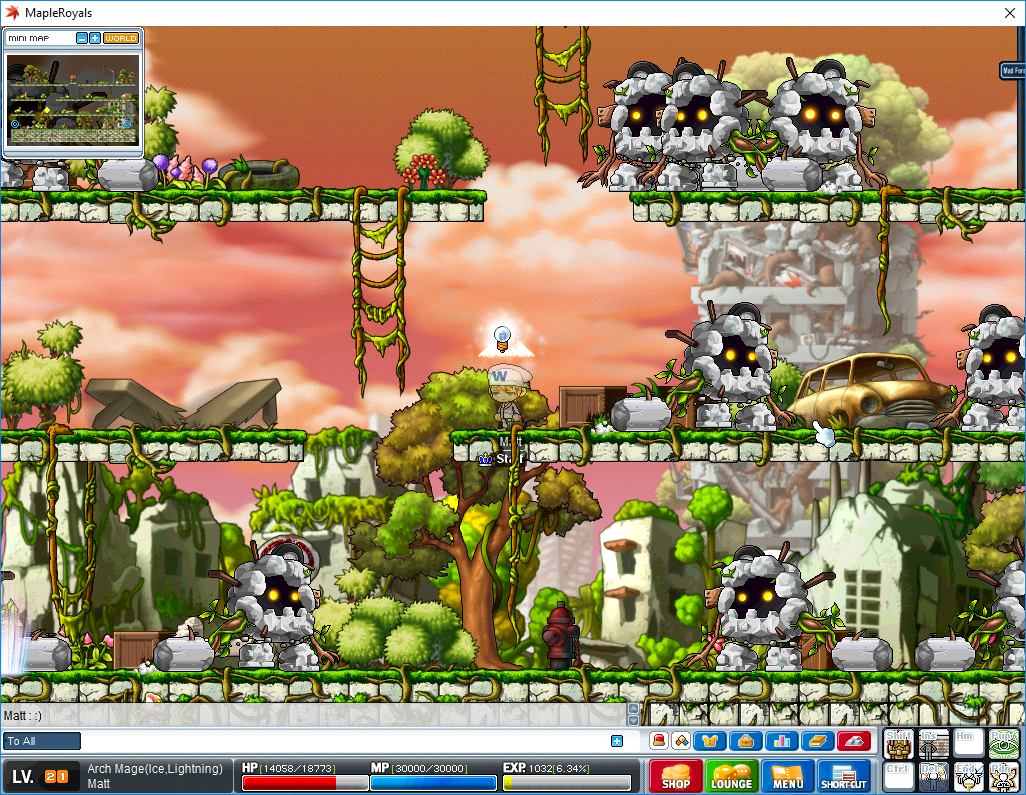
Task: Select the "To All" chat target
Action: pyautogui.click(x=42, y=741)
